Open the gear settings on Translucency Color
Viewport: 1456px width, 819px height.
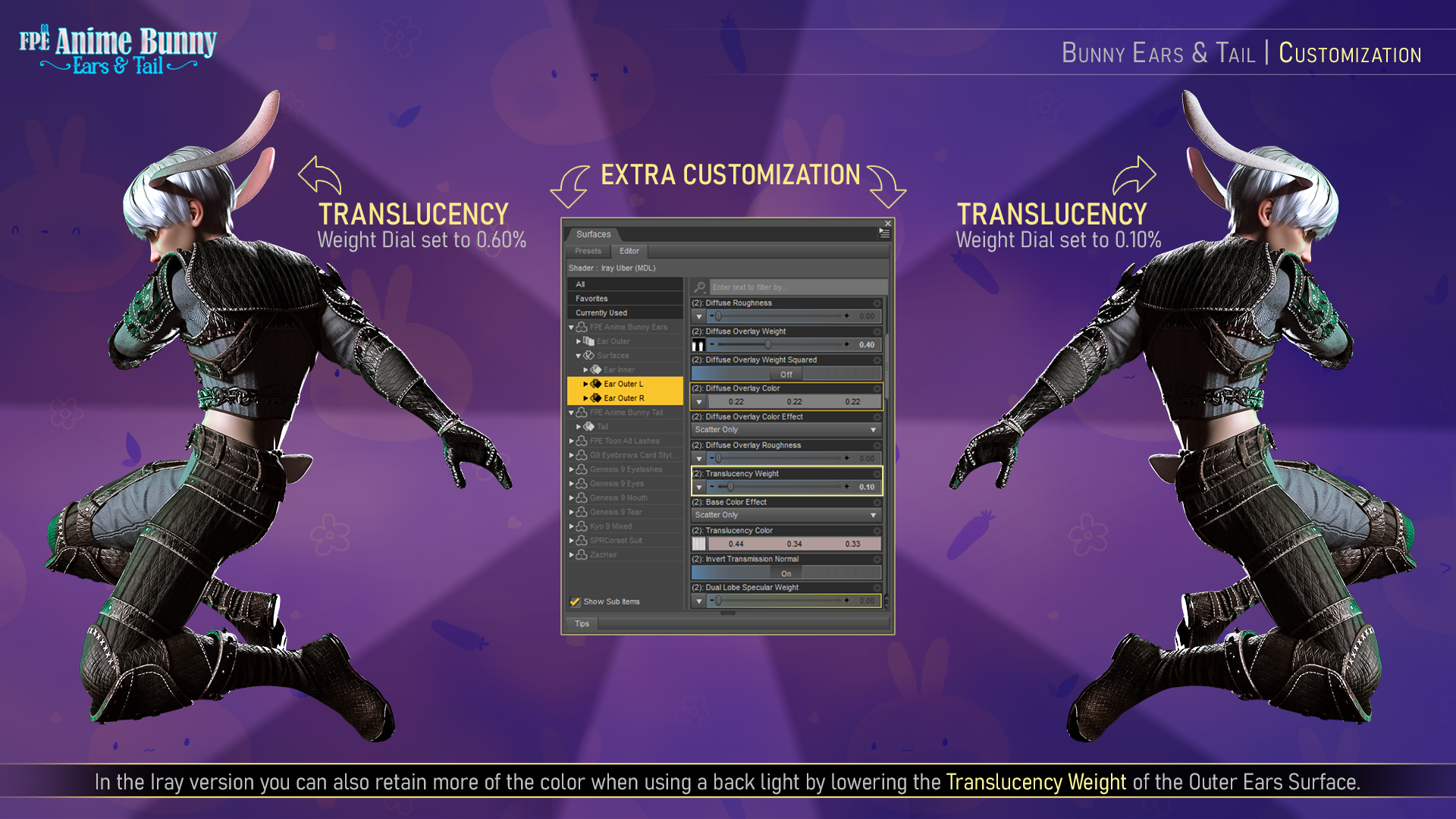(x=876, y=530)
